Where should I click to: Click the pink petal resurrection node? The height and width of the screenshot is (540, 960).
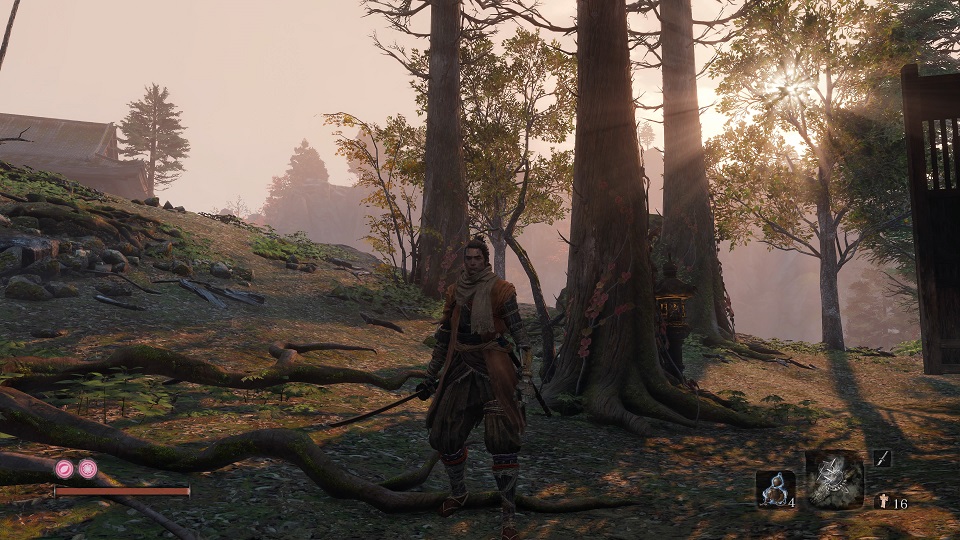(65, 468)
